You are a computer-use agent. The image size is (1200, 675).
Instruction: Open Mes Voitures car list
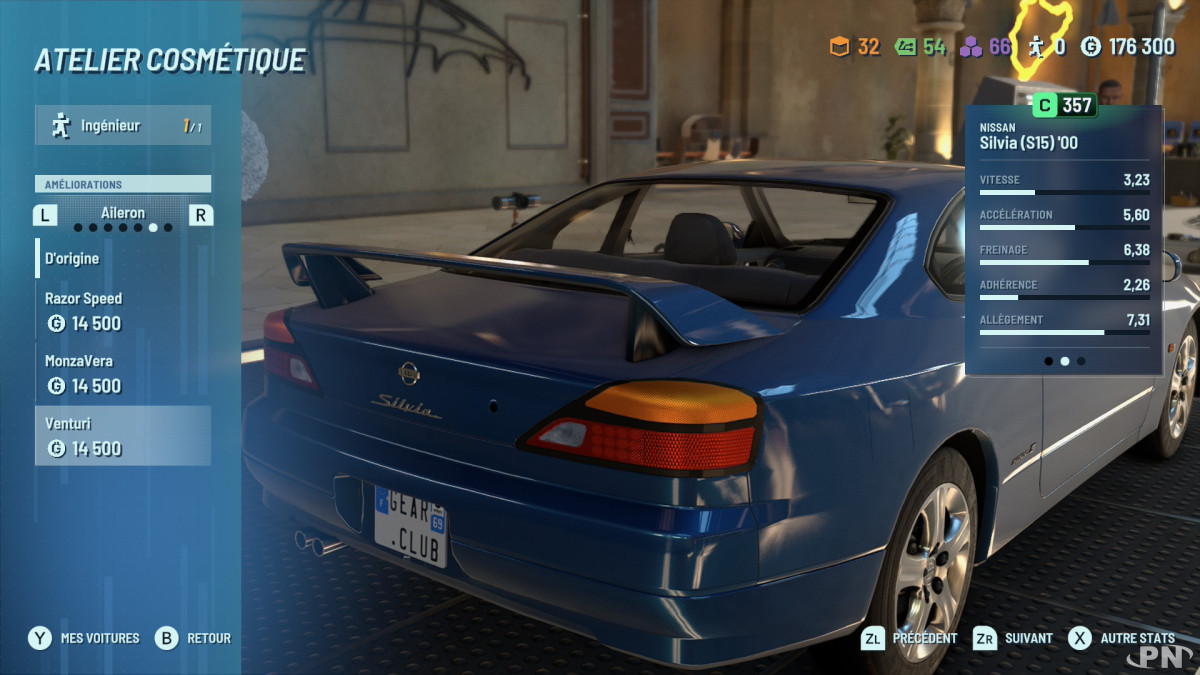pos(85,638)
